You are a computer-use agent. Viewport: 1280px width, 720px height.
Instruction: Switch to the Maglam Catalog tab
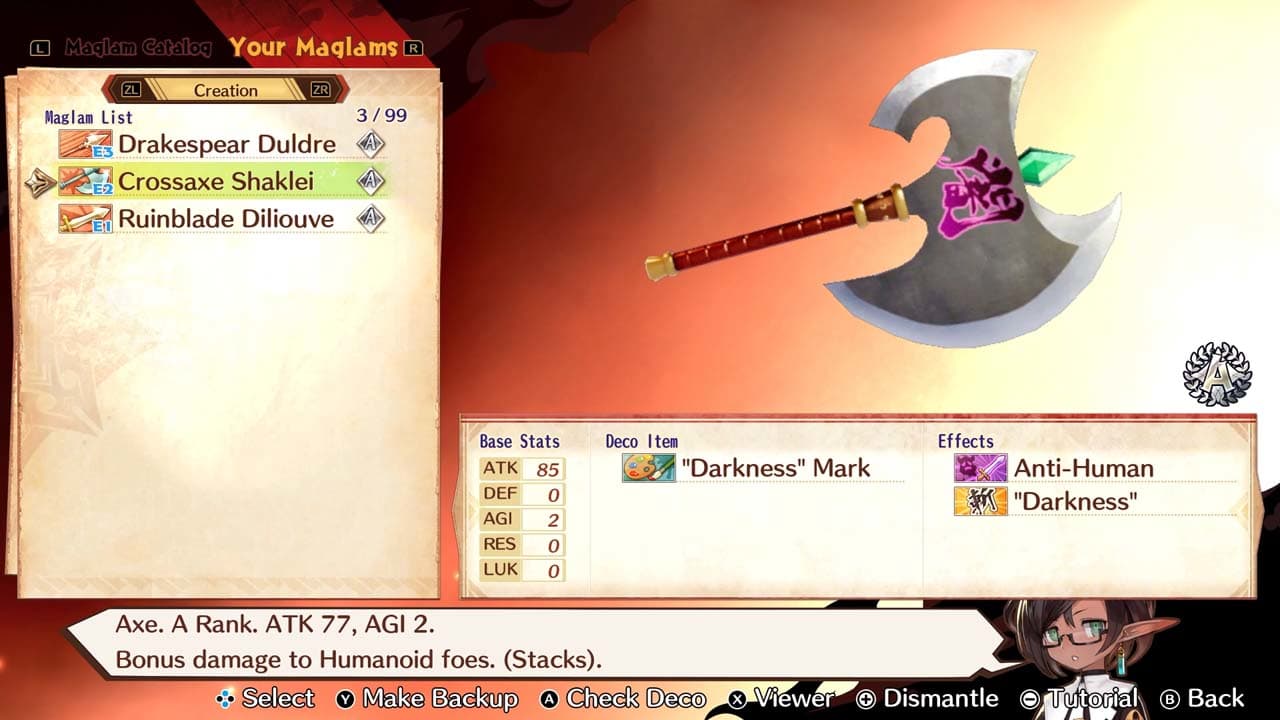(137, 46)
